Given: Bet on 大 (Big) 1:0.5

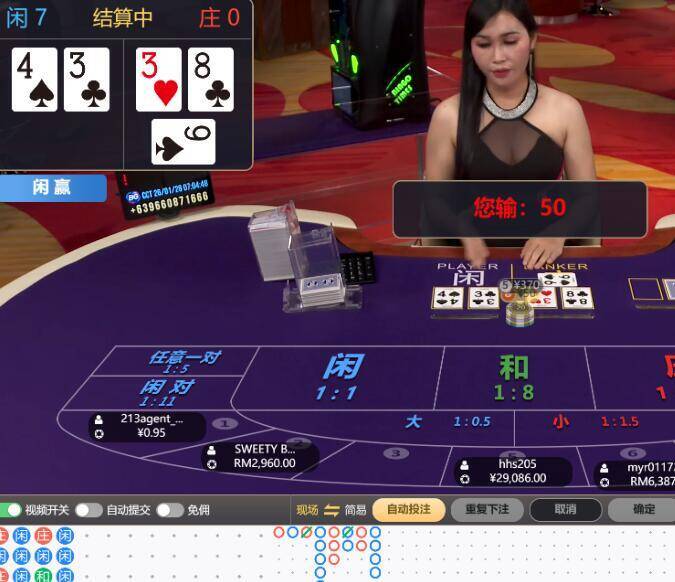Looking at the screenshot, I should click(447, 422).
